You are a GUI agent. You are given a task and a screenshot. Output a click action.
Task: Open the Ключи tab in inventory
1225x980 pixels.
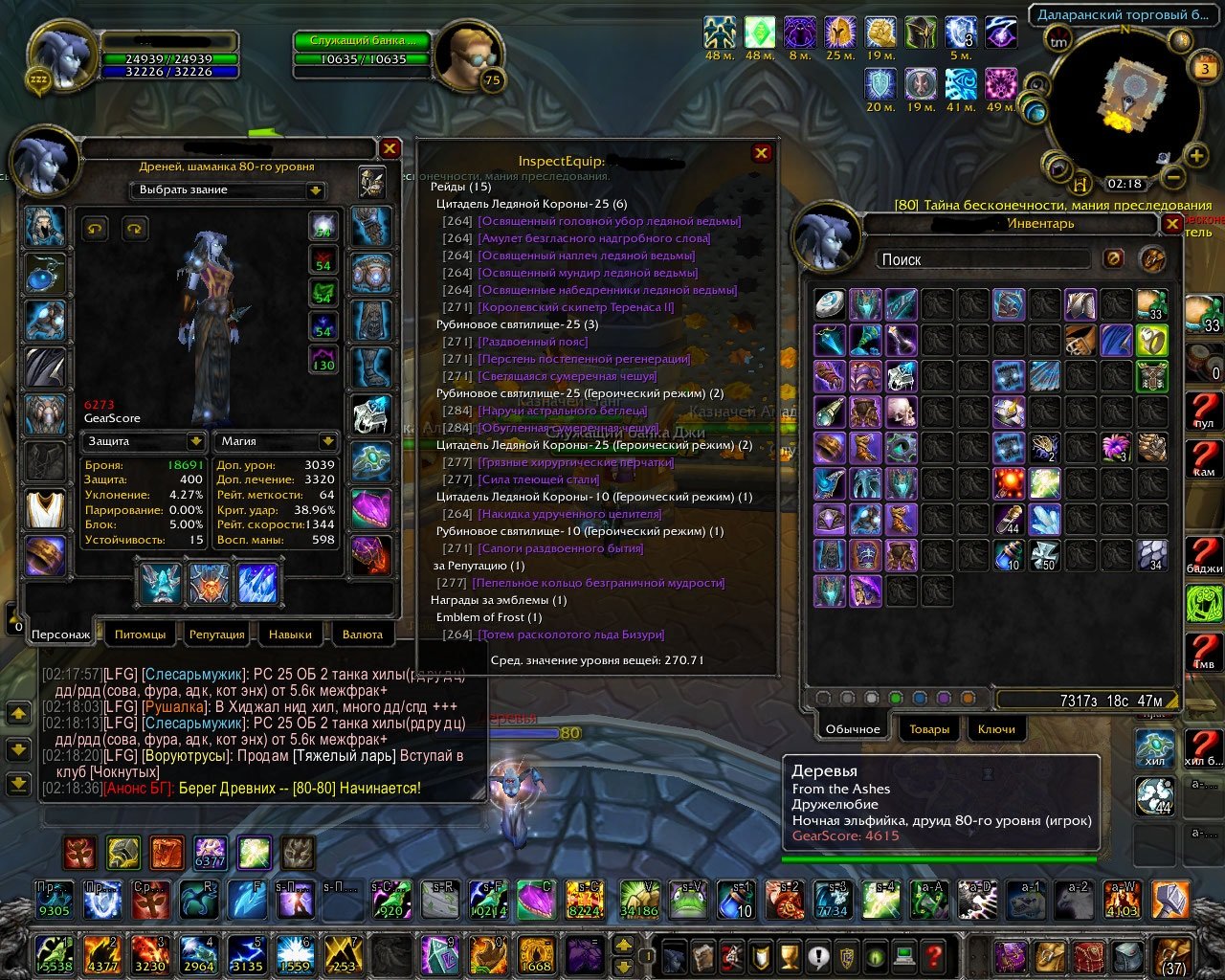coord(996,729)
